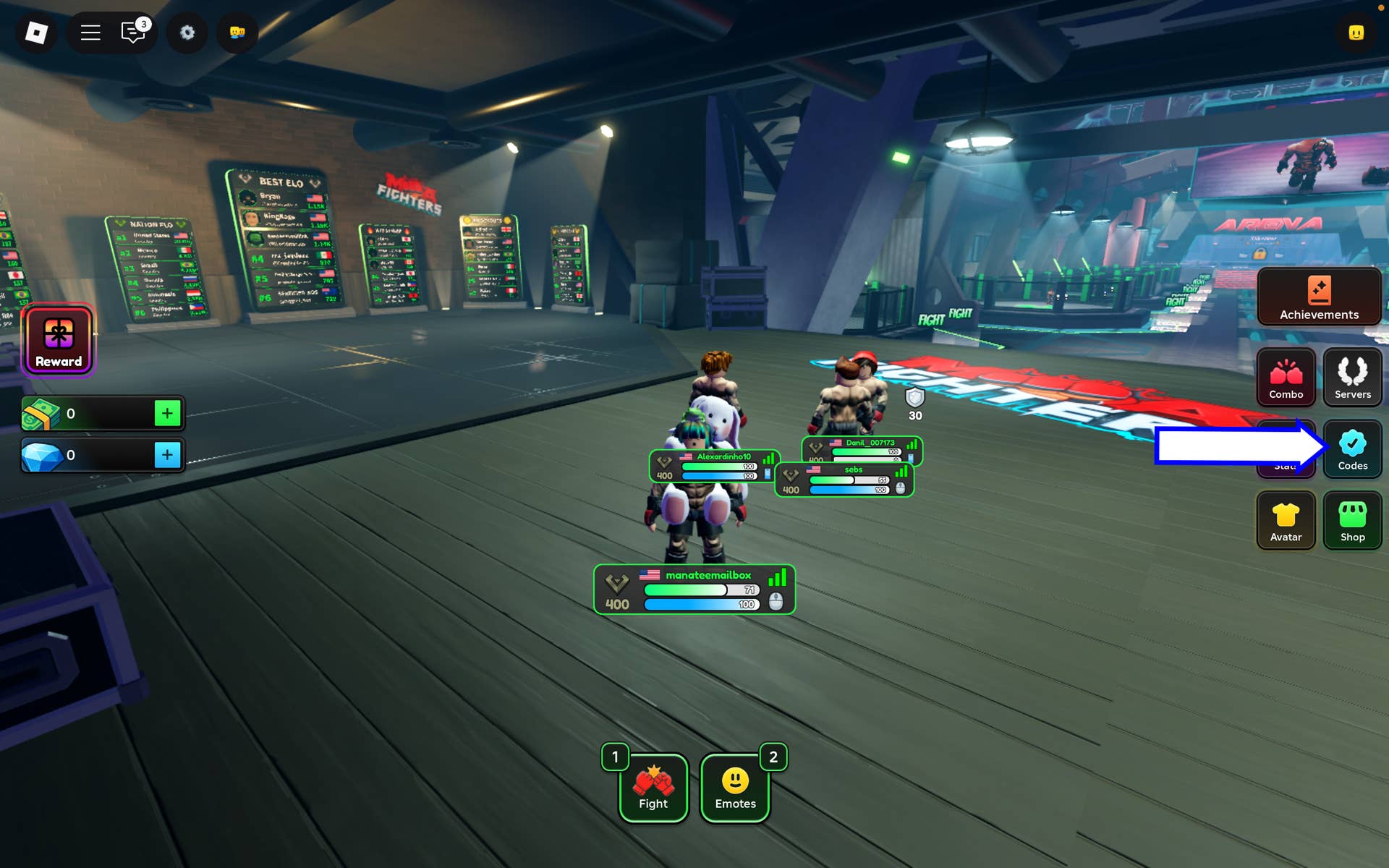The height and width of the screenshot is (868, 1389).
Task: Open the Combo menu
Action: 1286,377
